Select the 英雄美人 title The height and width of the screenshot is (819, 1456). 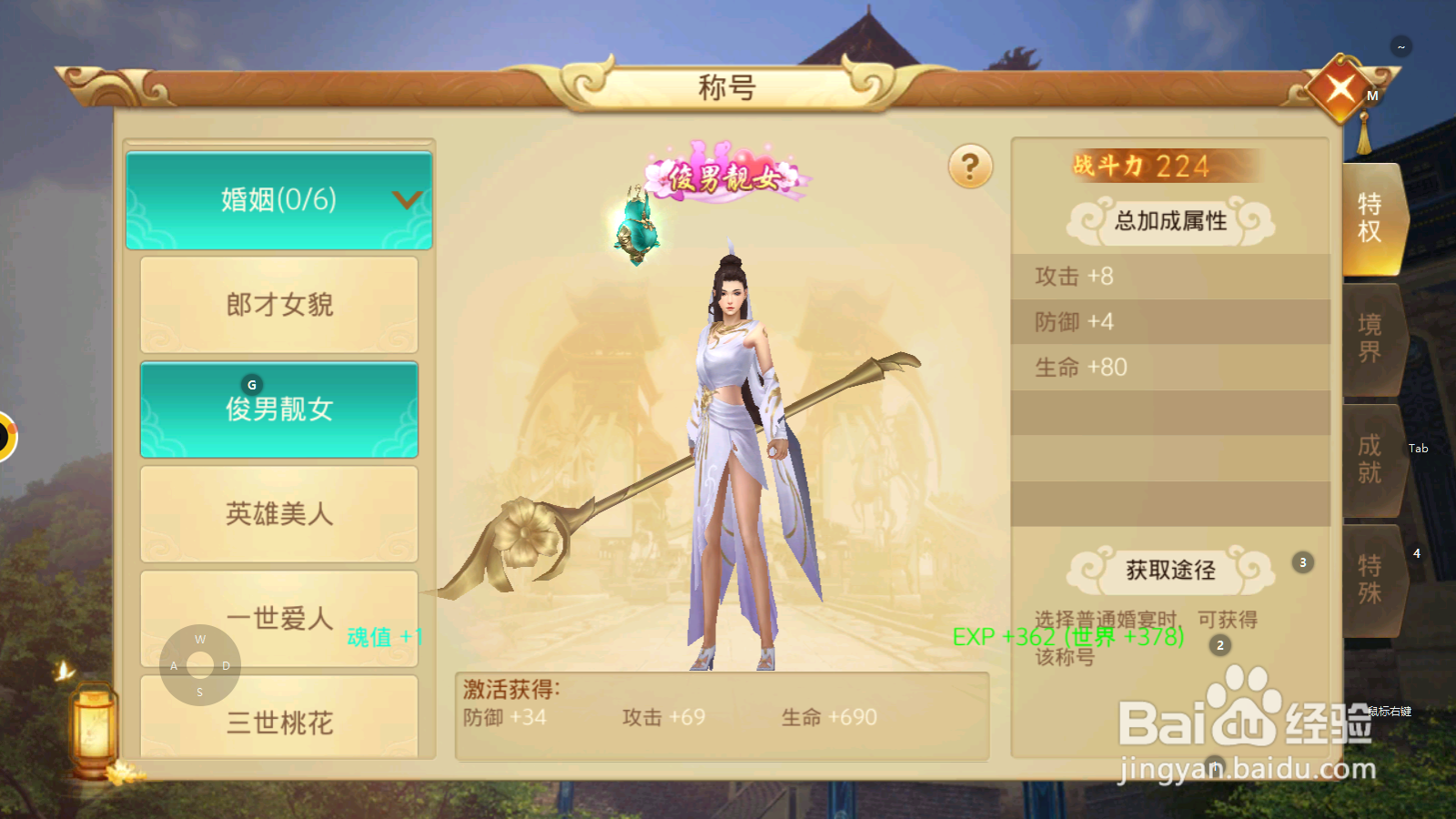(x=278, y=513)
